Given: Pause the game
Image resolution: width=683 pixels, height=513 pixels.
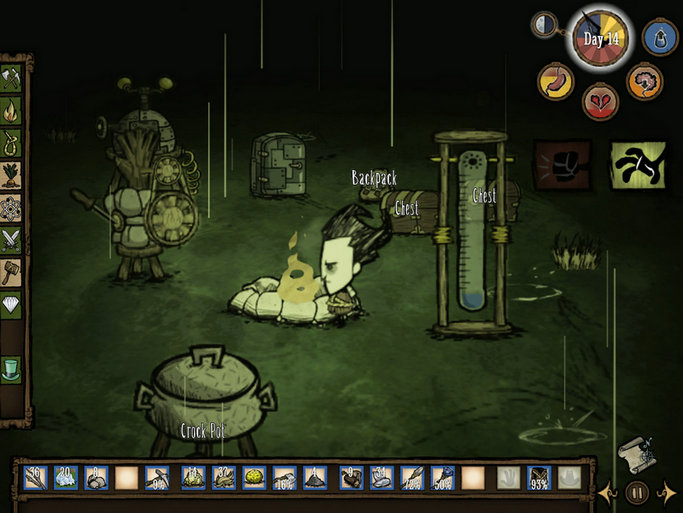Looking at the screenshot, I should [x=636, y=492].
